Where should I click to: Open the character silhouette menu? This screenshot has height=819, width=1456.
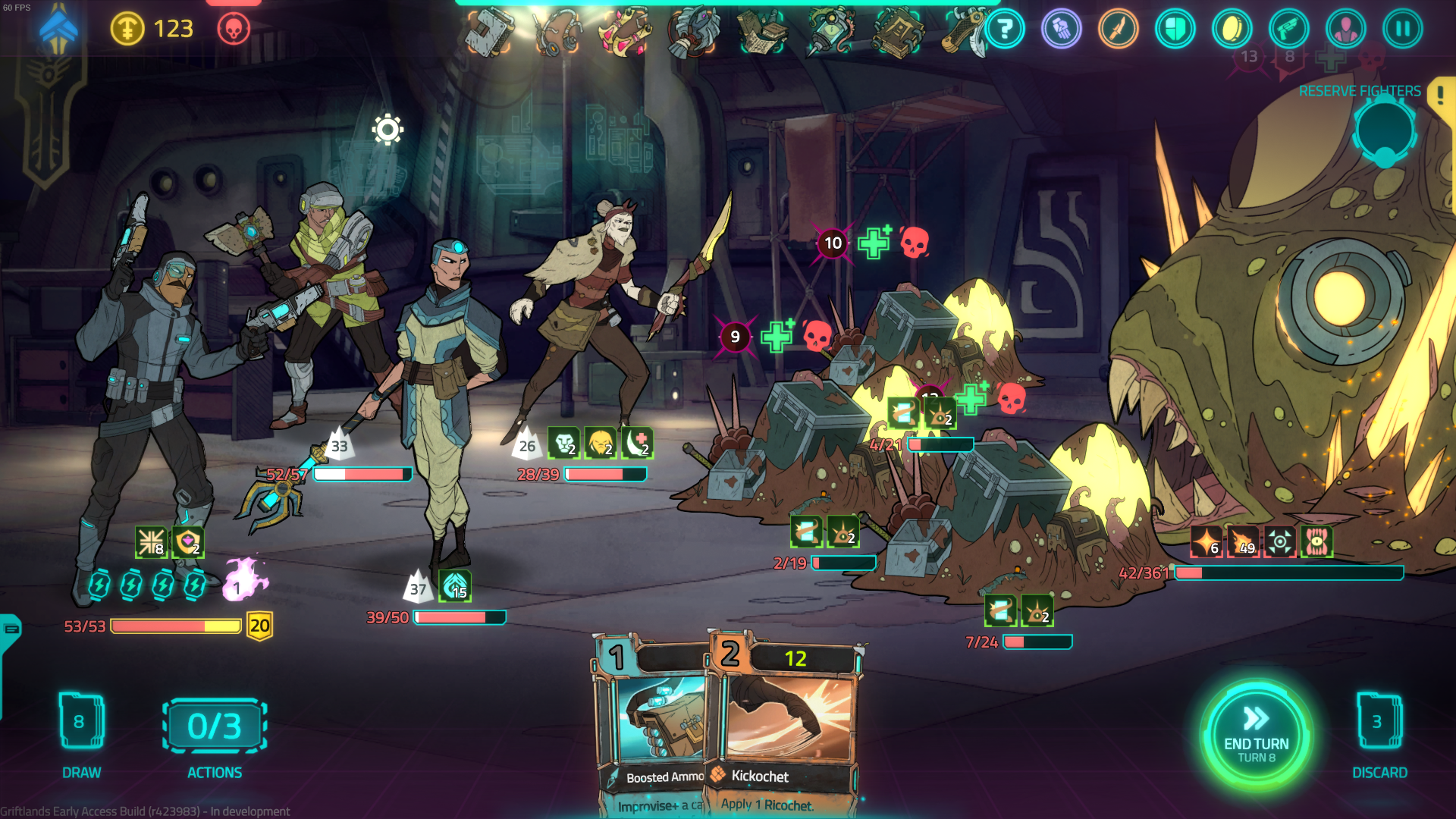tap(1345, 30)
